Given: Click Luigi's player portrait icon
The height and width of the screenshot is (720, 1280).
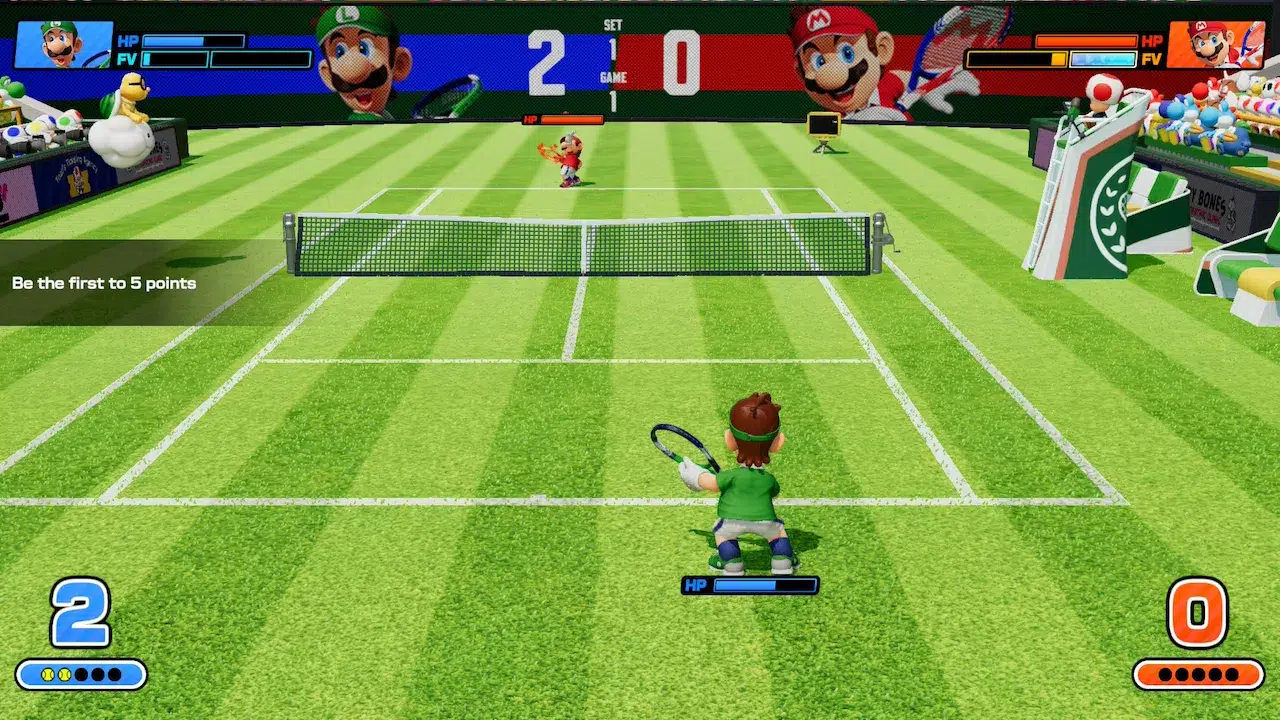Looking at the screenshot, I should point(64,45).
